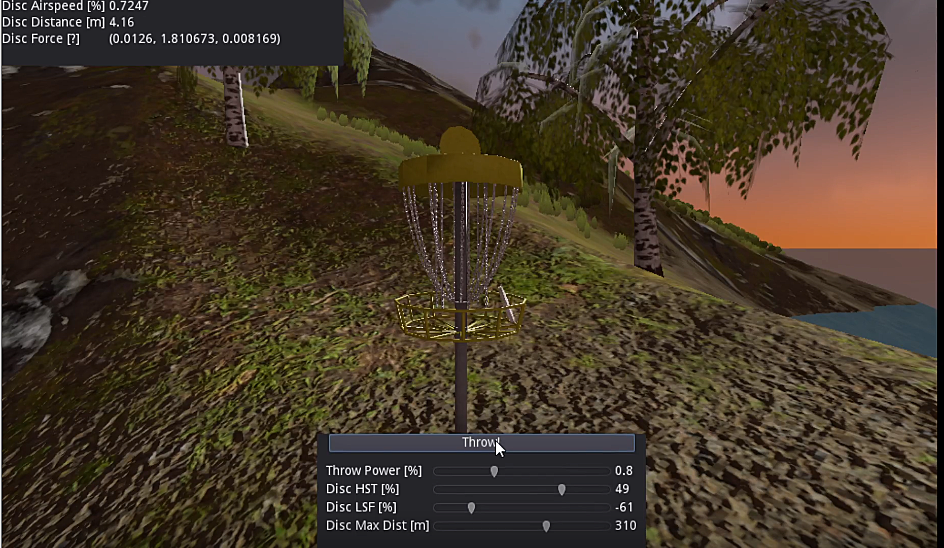Viewport: 944px width, 548px height.
Task: Adjust the Throw Power slider
Action: (x=494, y=471)
